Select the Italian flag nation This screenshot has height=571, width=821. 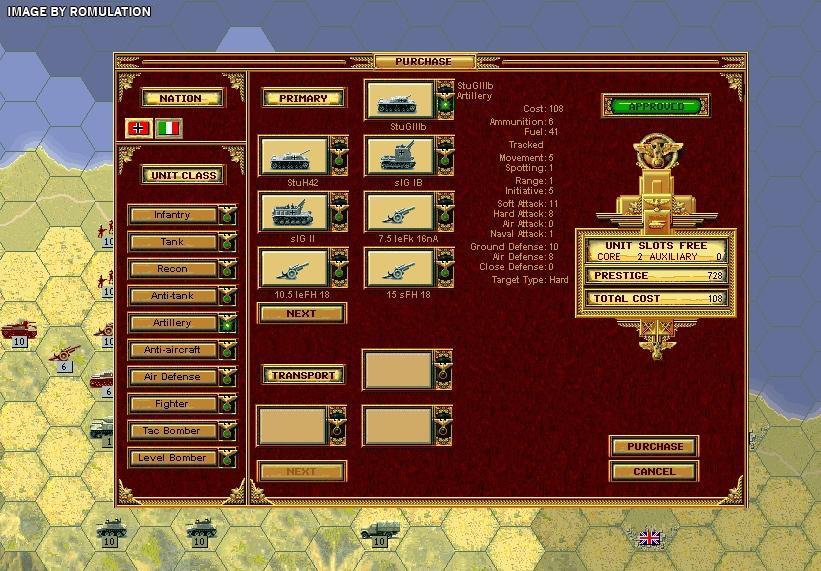point(169,128)
